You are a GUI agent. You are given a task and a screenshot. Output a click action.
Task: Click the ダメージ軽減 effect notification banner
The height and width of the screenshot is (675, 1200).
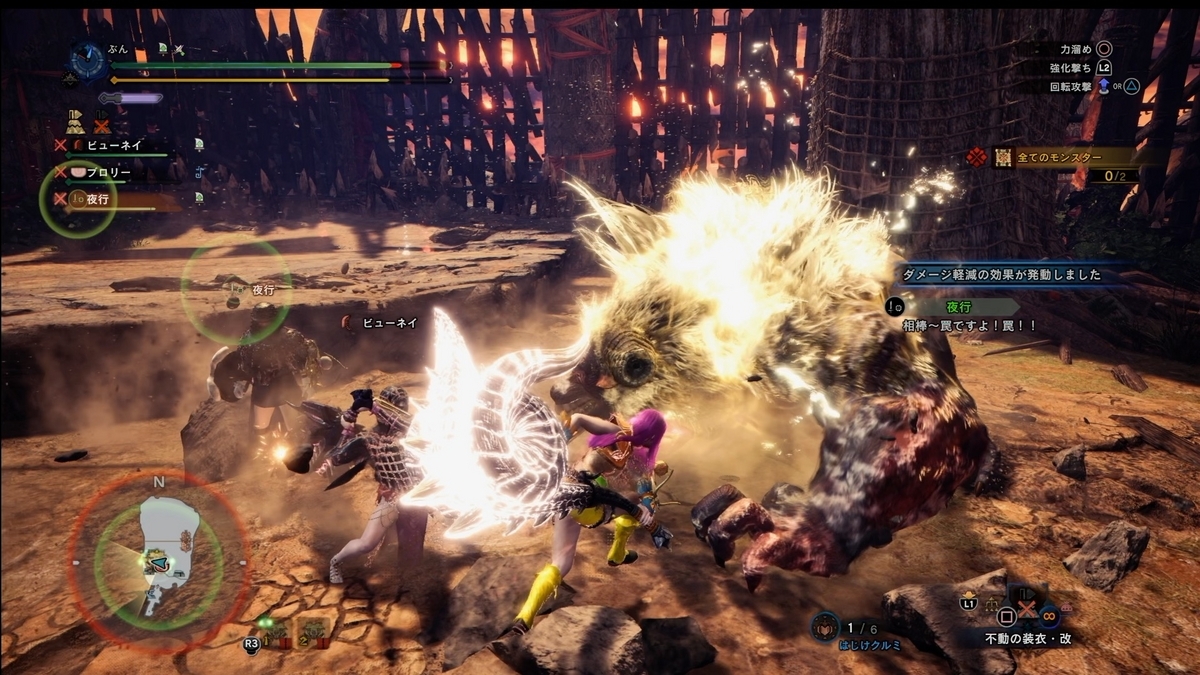point(1000,275)
